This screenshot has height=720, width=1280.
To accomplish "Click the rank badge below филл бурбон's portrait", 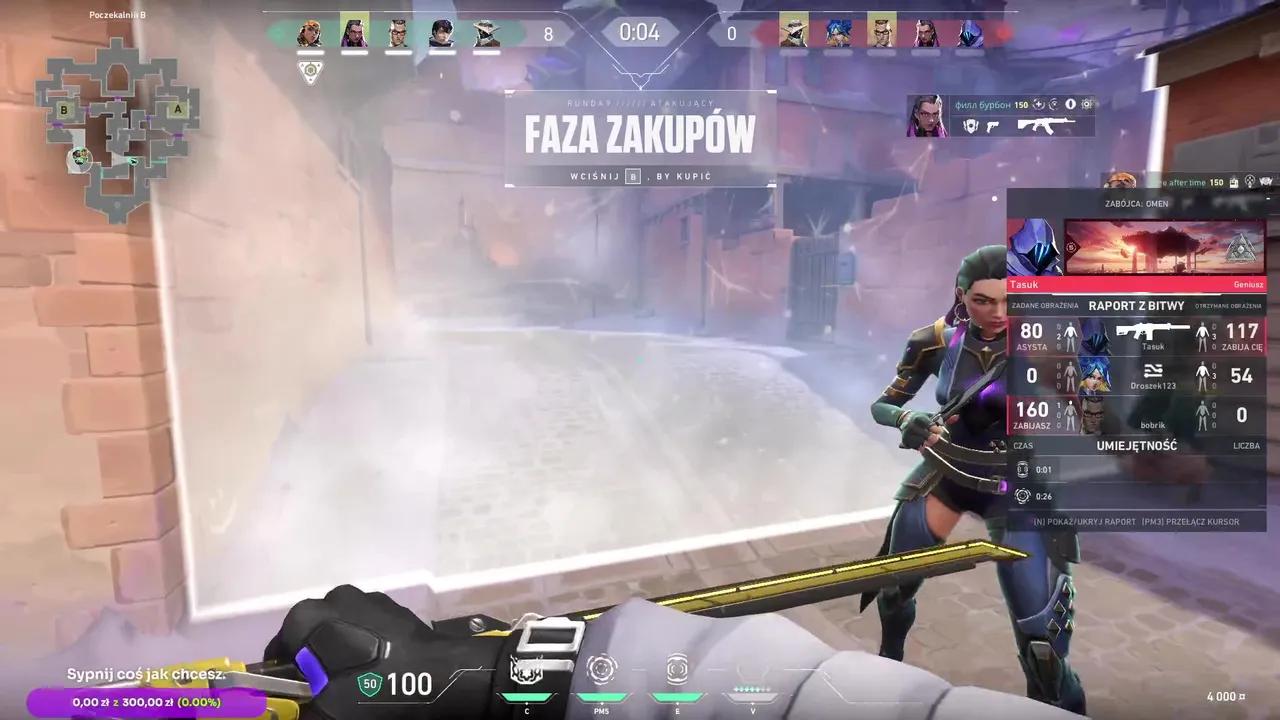I will 971,122.
